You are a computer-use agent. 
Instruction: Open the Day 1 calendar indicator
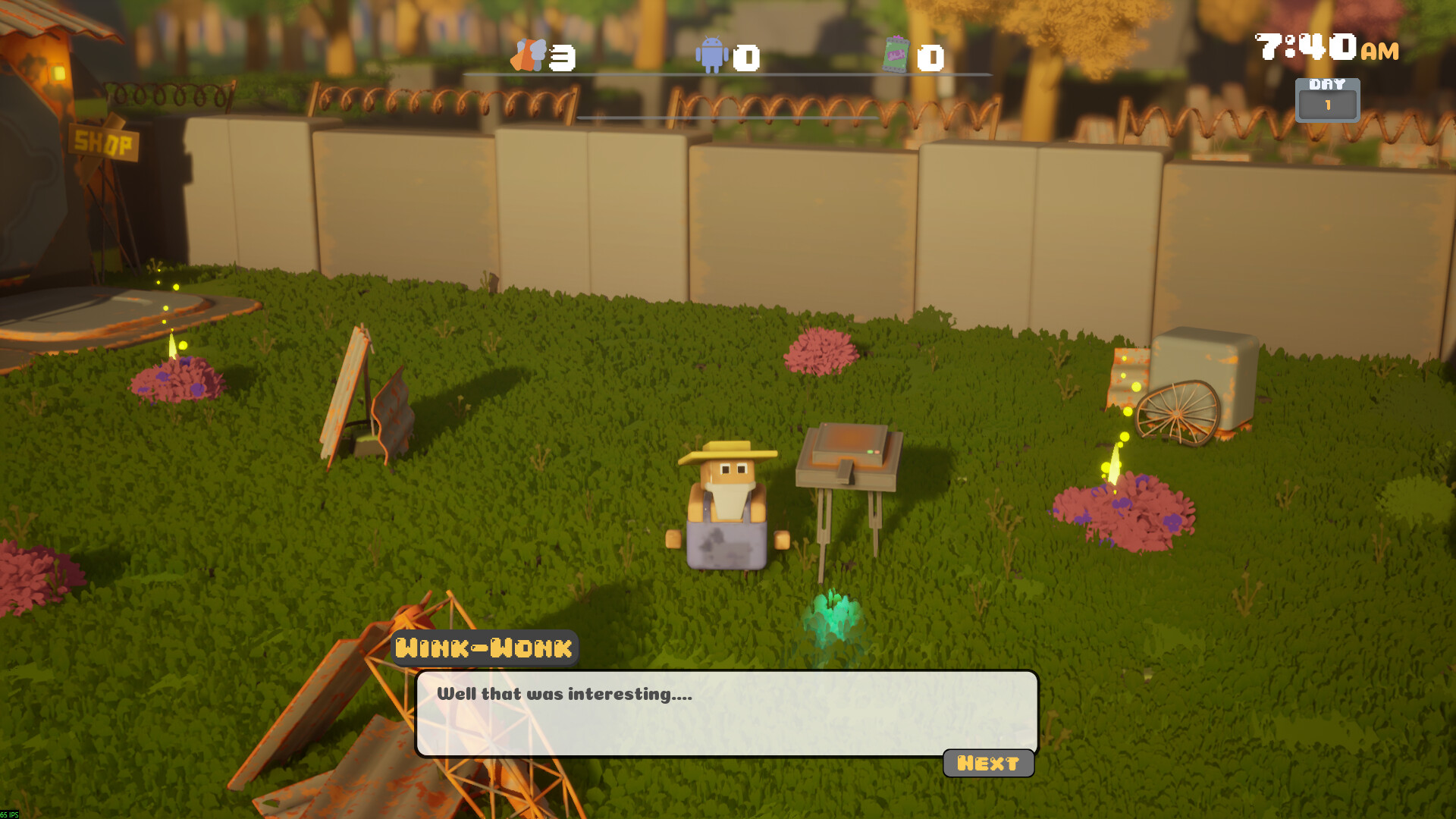click(1328, 99)
